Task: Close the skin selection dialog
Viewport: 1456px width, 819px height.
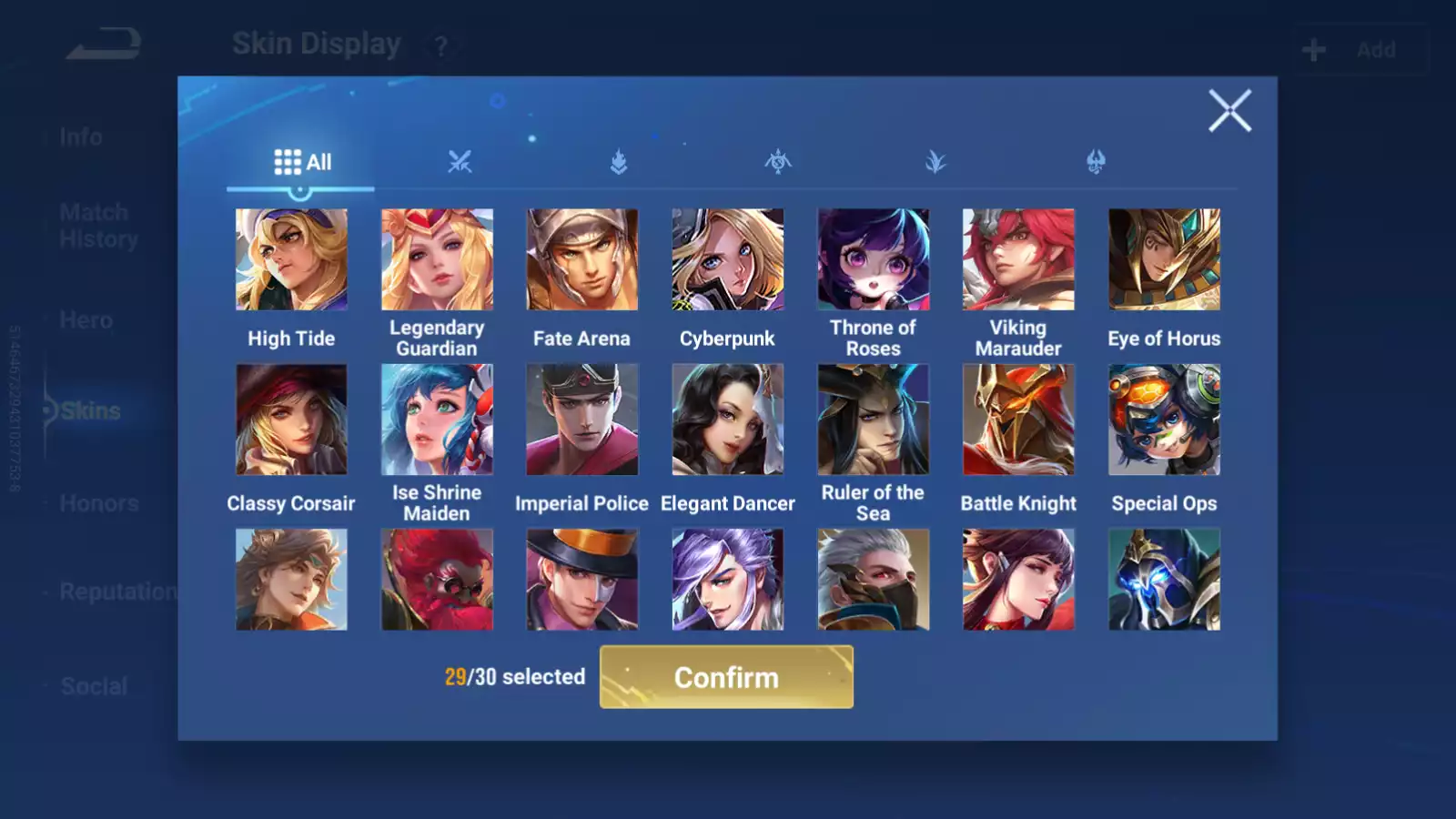Action: tap(1229, 111)
